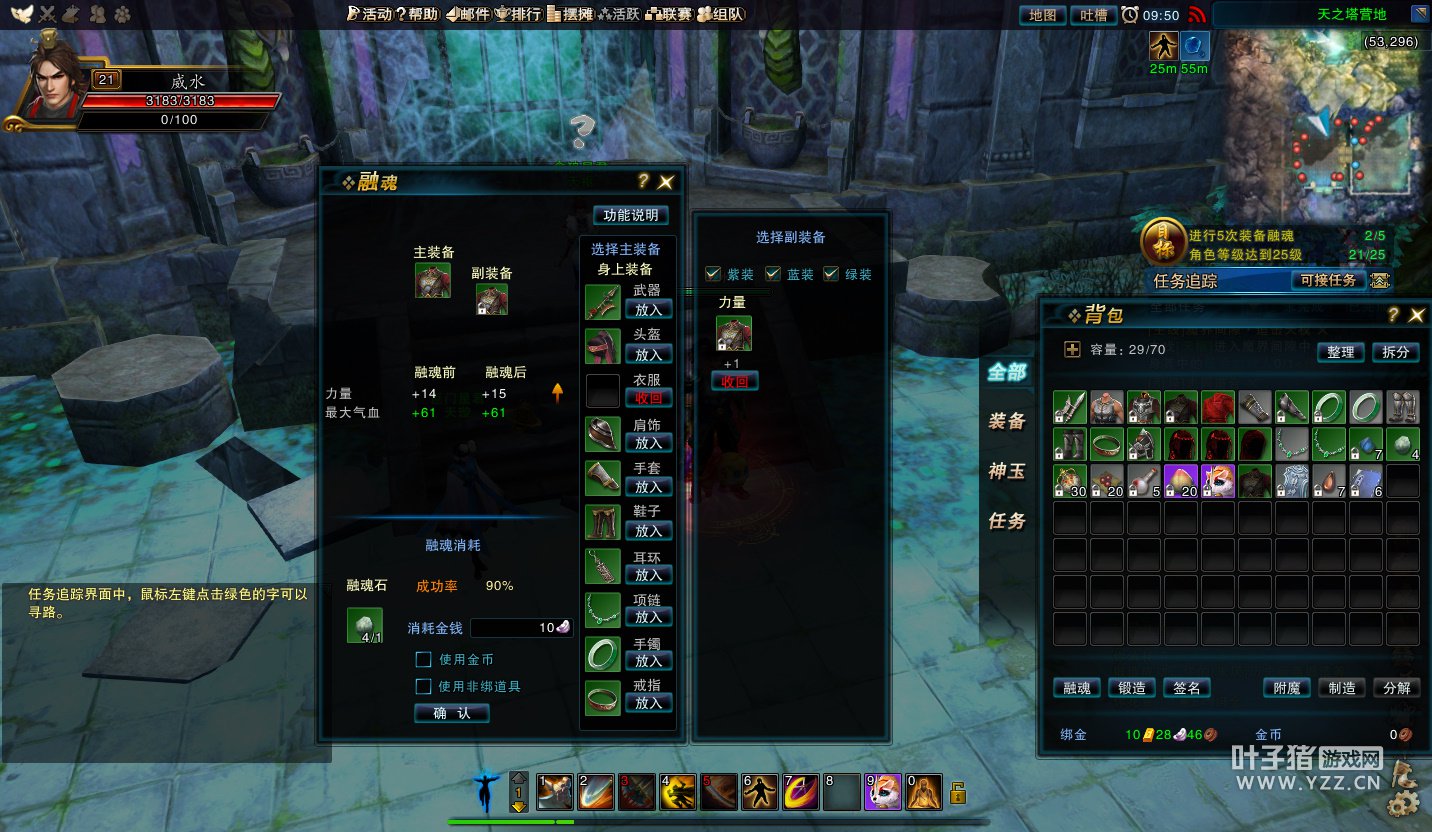Viewport: 1432px width, 832px height.
Task: Confirm the soul fusion with 确认
Action: click(451, 713)
